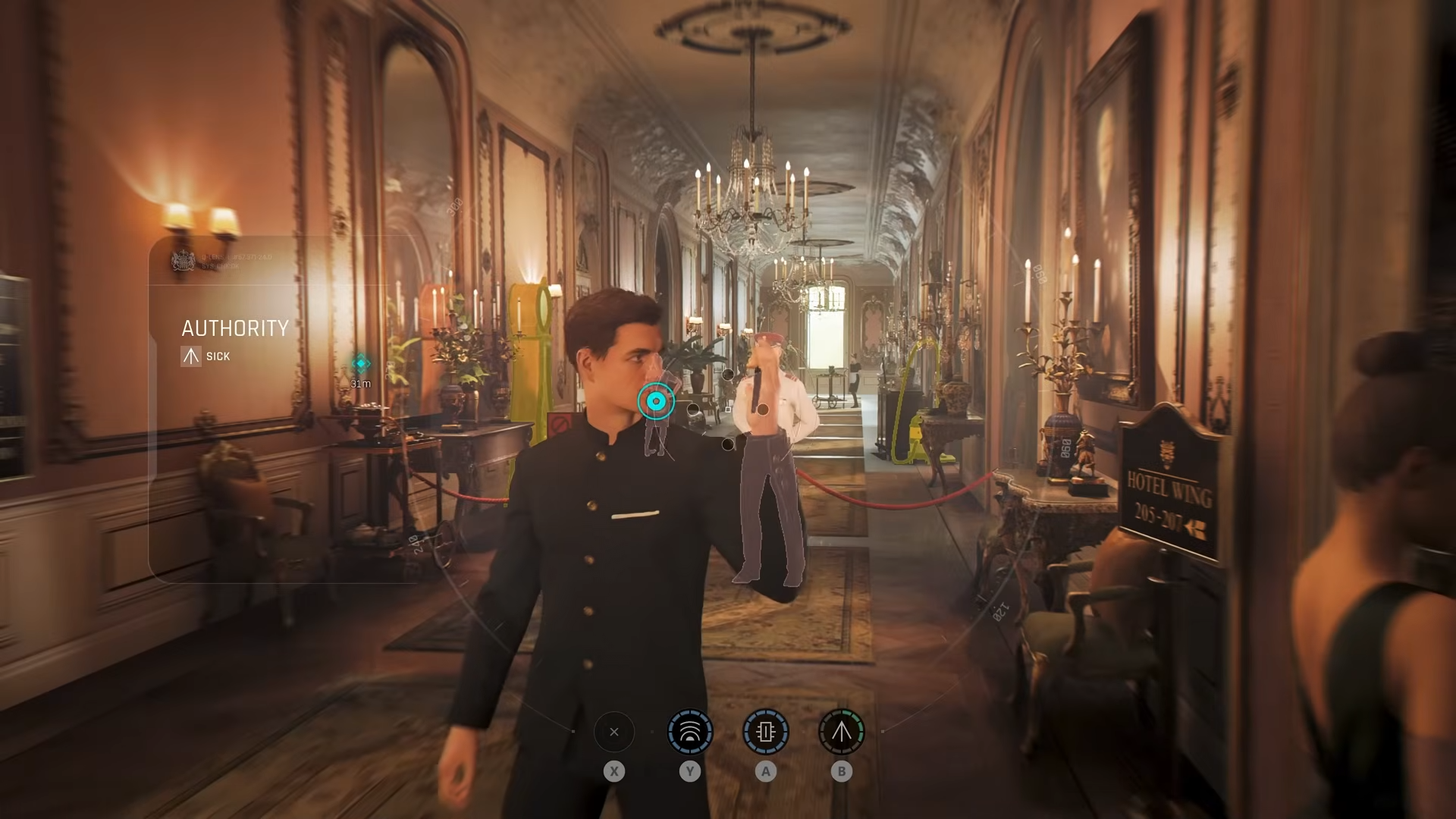Image resolution: width=1456 pixels, height=819 pixels.
Task: Click the 31m distance label
Action: pyautogui.click(x=361, y=384)
